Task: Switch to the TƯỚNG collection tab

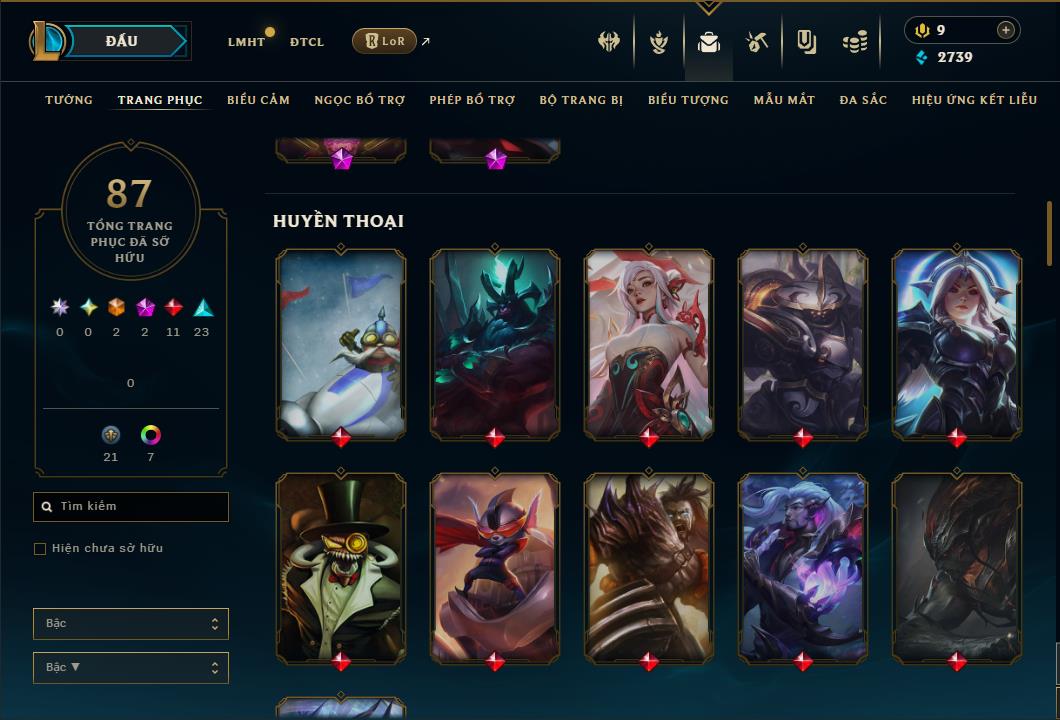Action: coord(69,100)
